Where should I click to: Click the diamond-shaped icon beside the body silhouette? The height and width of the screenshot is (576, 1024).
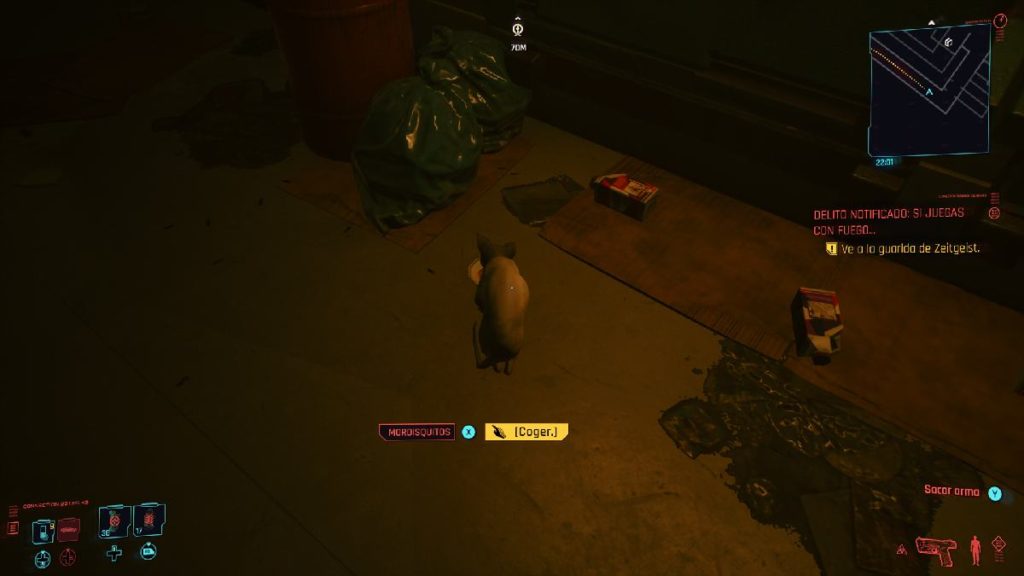click(998, 544)
